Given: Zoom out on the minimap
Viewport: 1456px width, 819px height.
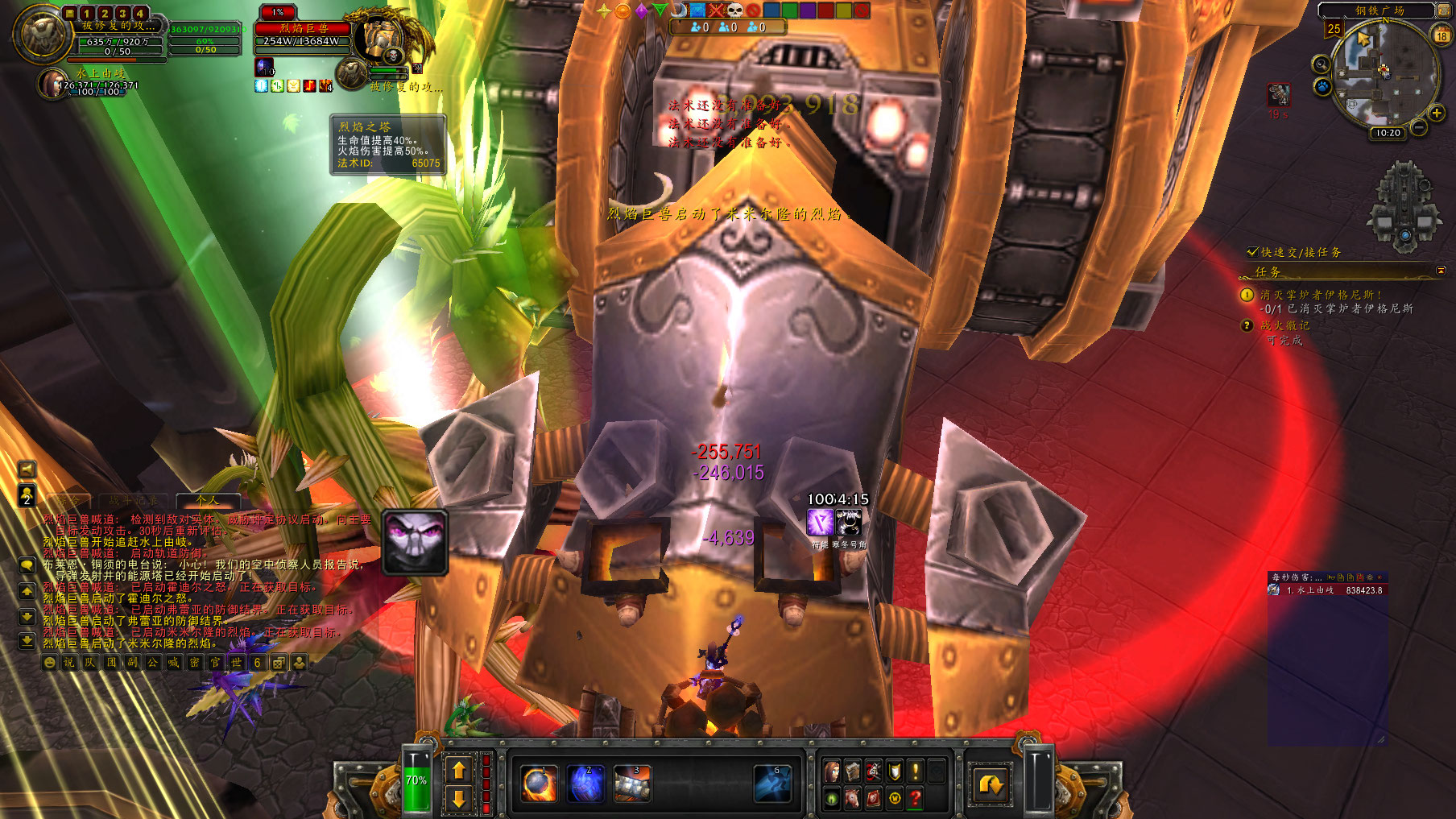Looking at the screenshot, I should click(1419, 127).
